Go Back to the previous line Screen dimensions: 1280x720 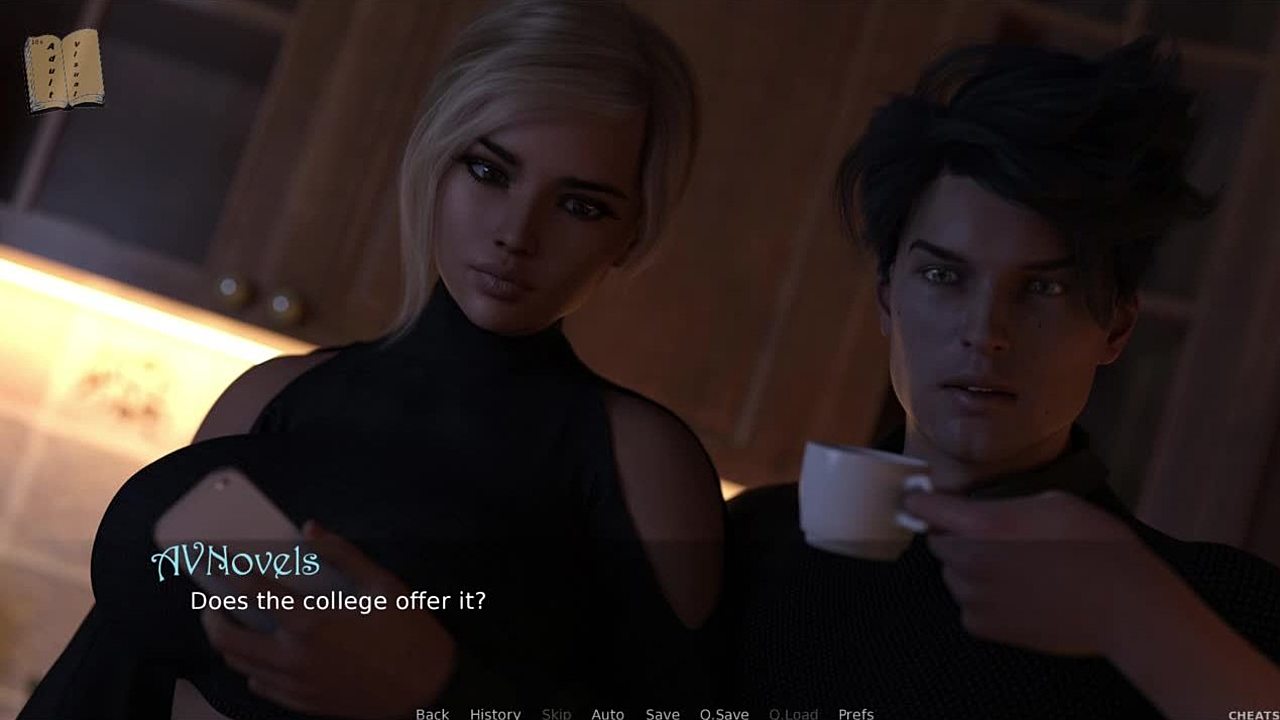[432, 713]
